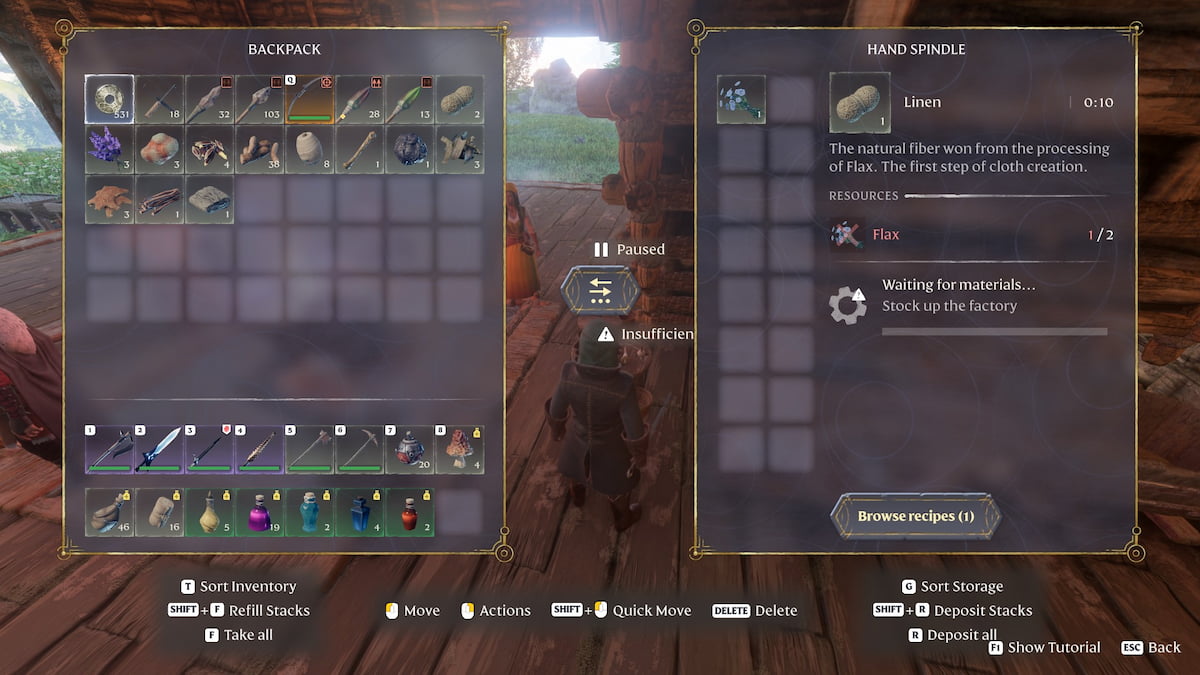Pick the mushroom in hotbar slot 8
The image size is (1200, 675).
(x=459, y=449)
